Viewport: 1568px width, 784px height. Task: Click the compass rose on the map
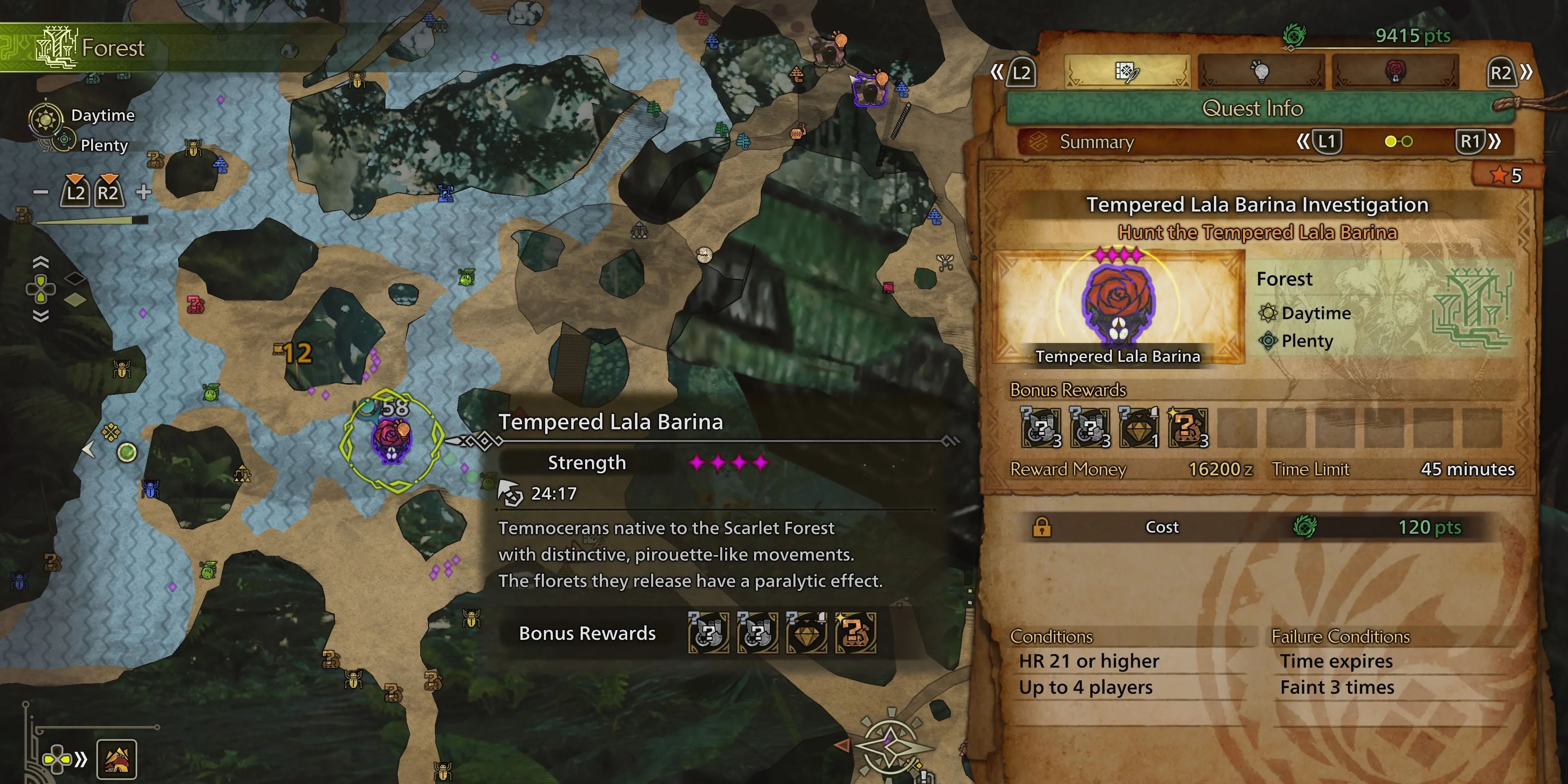(890, 745)
